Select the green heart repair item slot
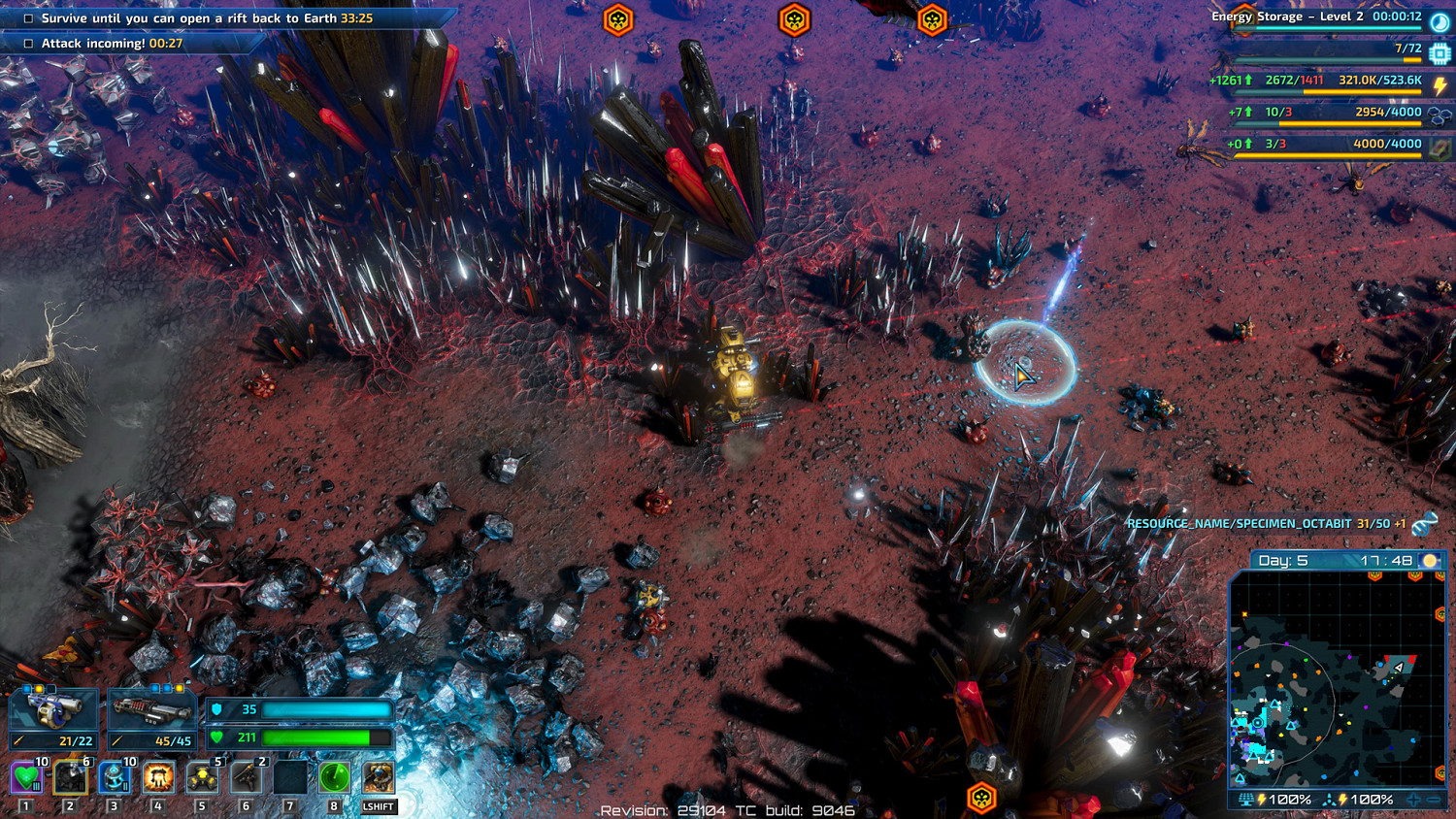1456x819 pixels. [x=26, y=778]
